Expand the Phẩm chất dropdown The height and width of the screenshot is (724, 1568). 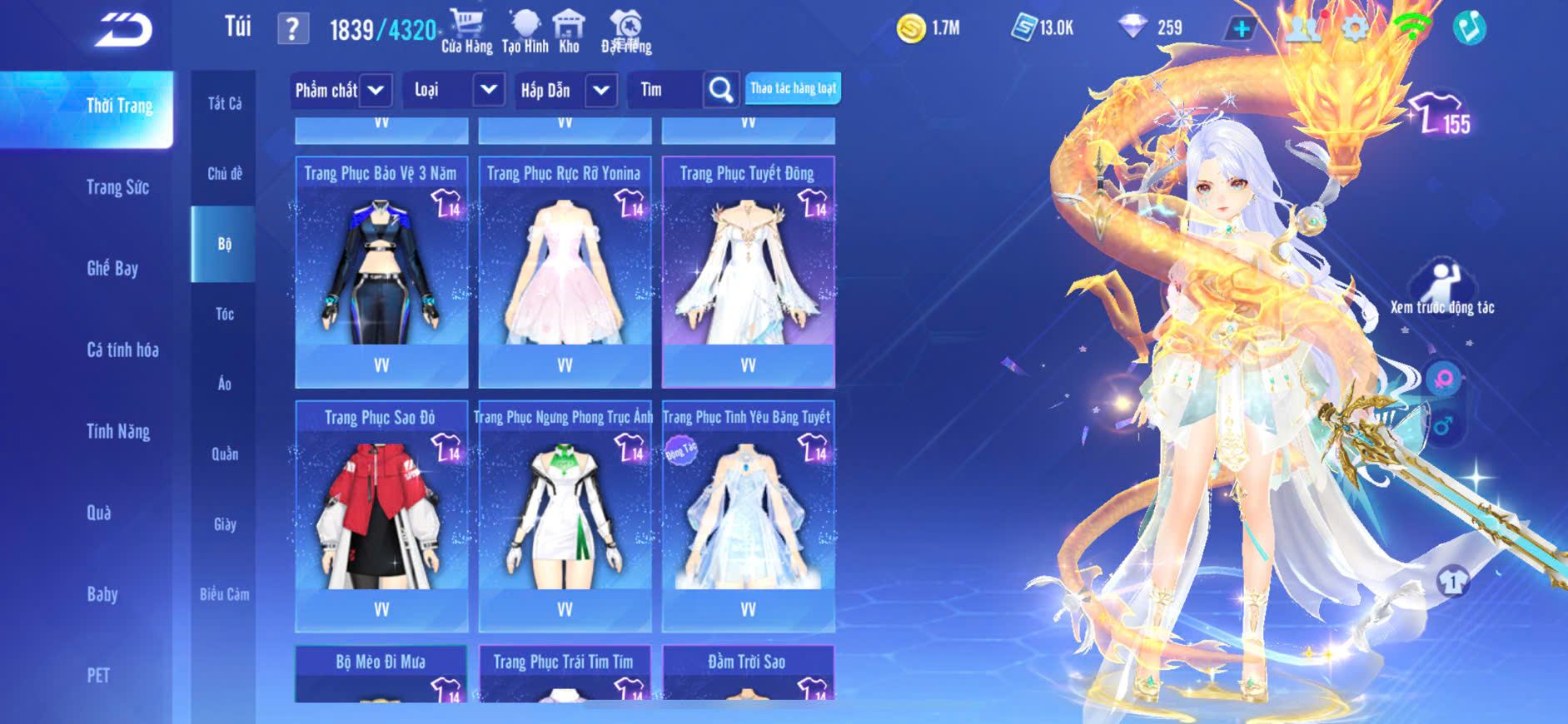(376, 90)
